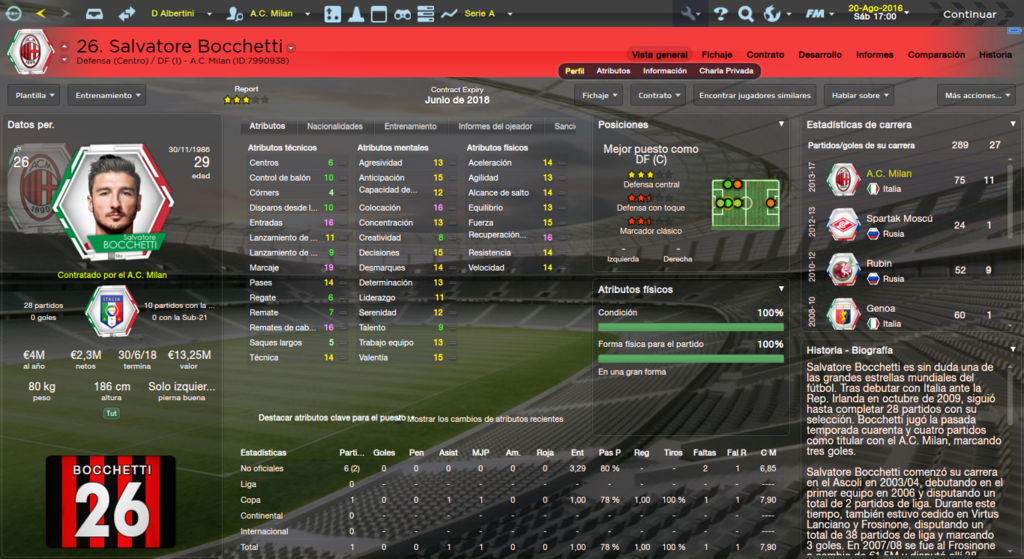The width and height of the screenshot is (1024, 559).
Task: Select the Atributos sub-tab under Vista general
Action: pyautogui.click(x=613, y=71)
